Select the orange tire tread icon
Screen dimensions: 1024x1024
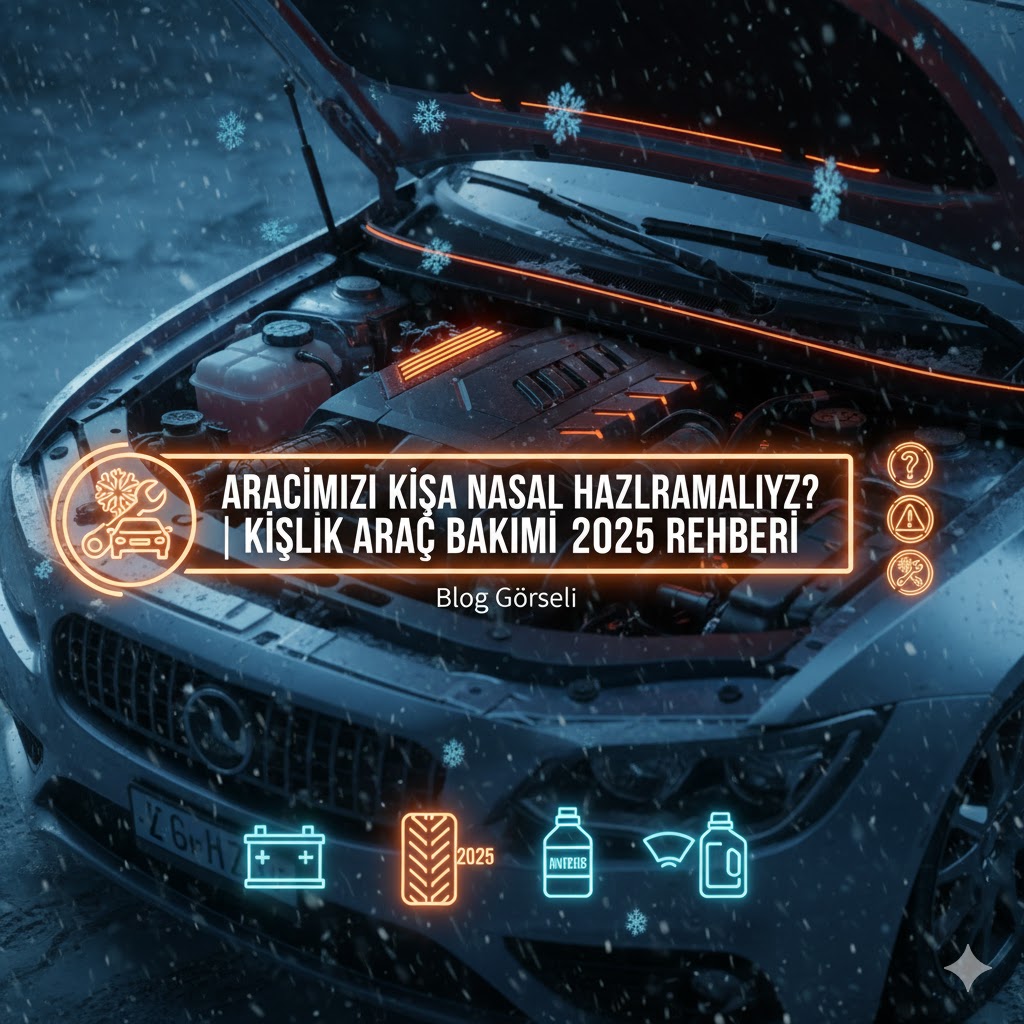tap(429, 857)
